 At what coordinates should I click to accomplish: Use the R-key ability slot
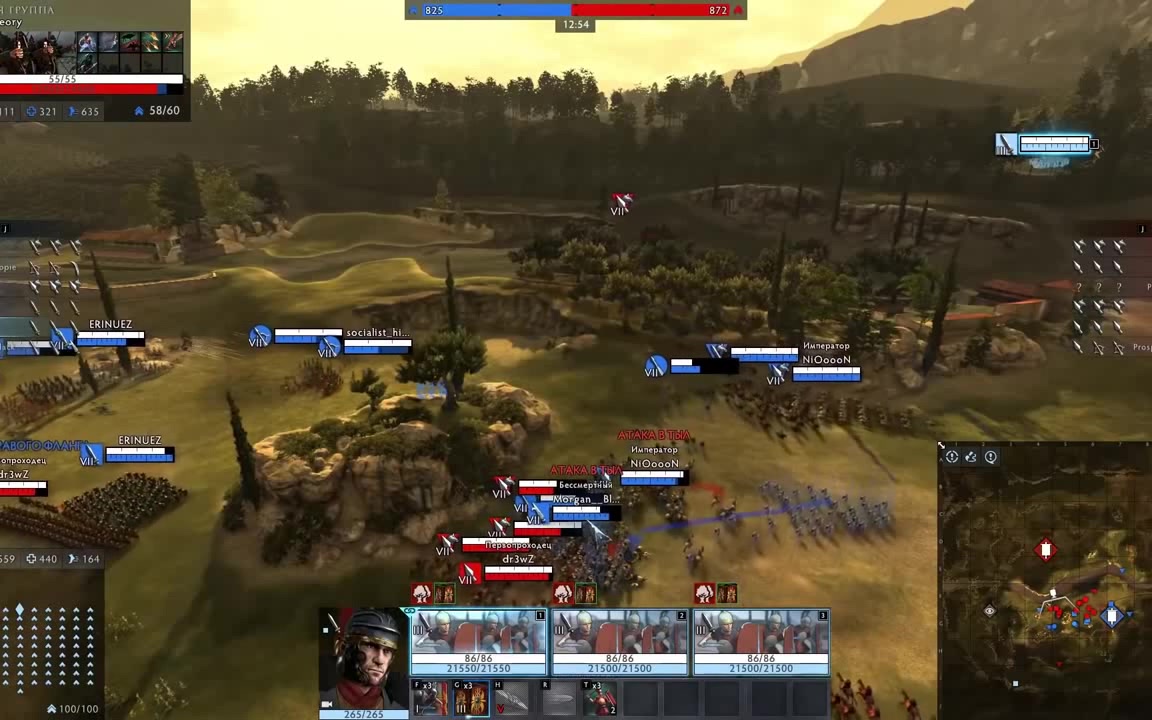click(559, 698)
